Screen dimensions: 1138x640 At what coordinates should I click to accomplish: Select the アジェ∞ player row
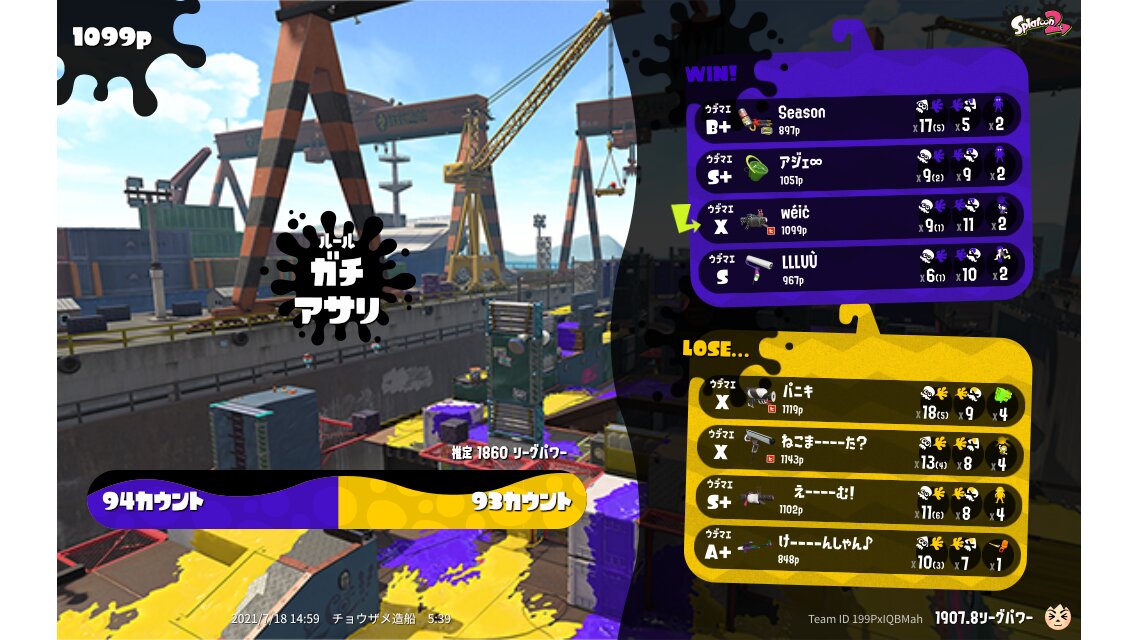858,167
